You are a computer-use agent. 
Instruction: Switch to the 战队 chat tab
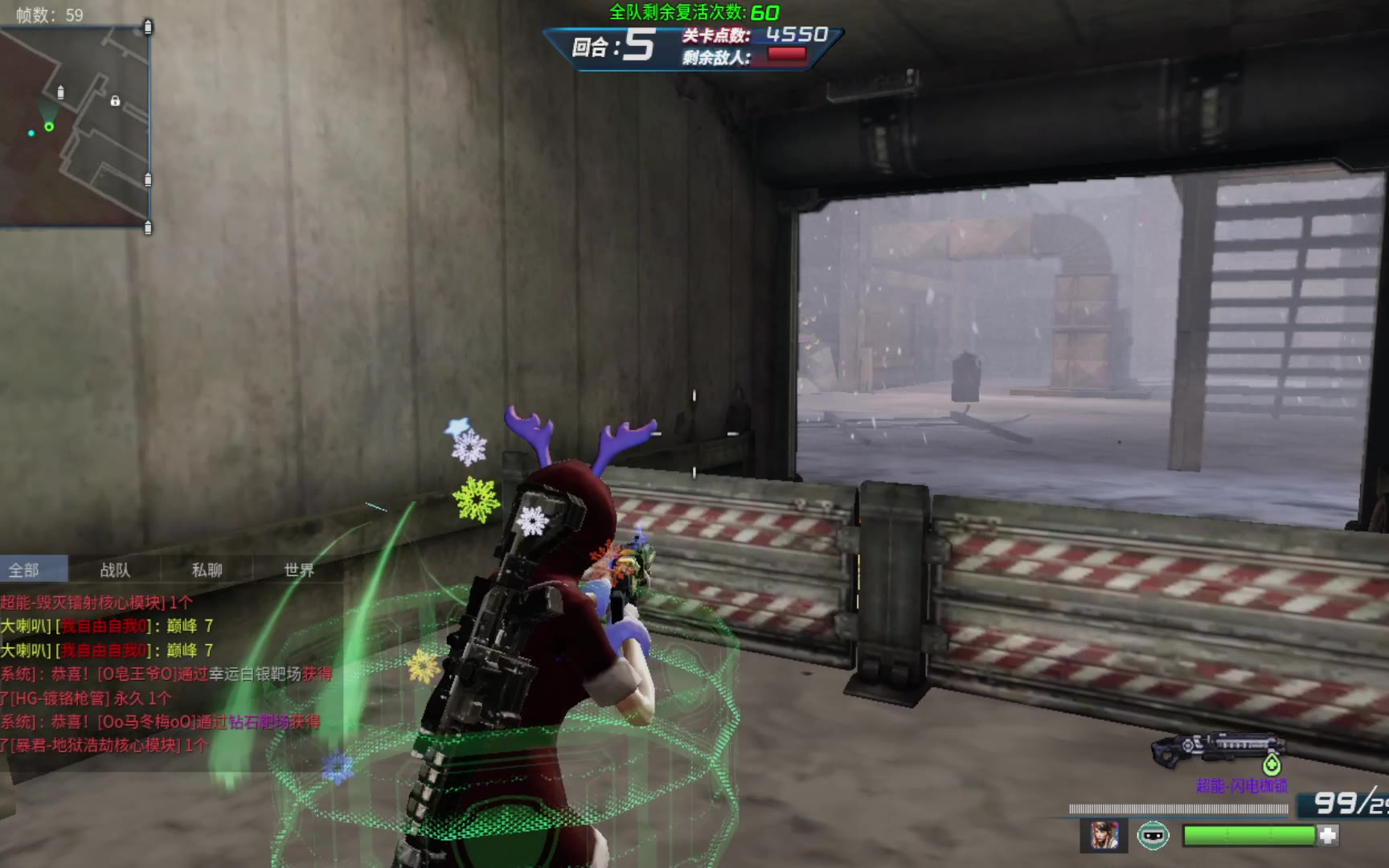coord(115,570)
